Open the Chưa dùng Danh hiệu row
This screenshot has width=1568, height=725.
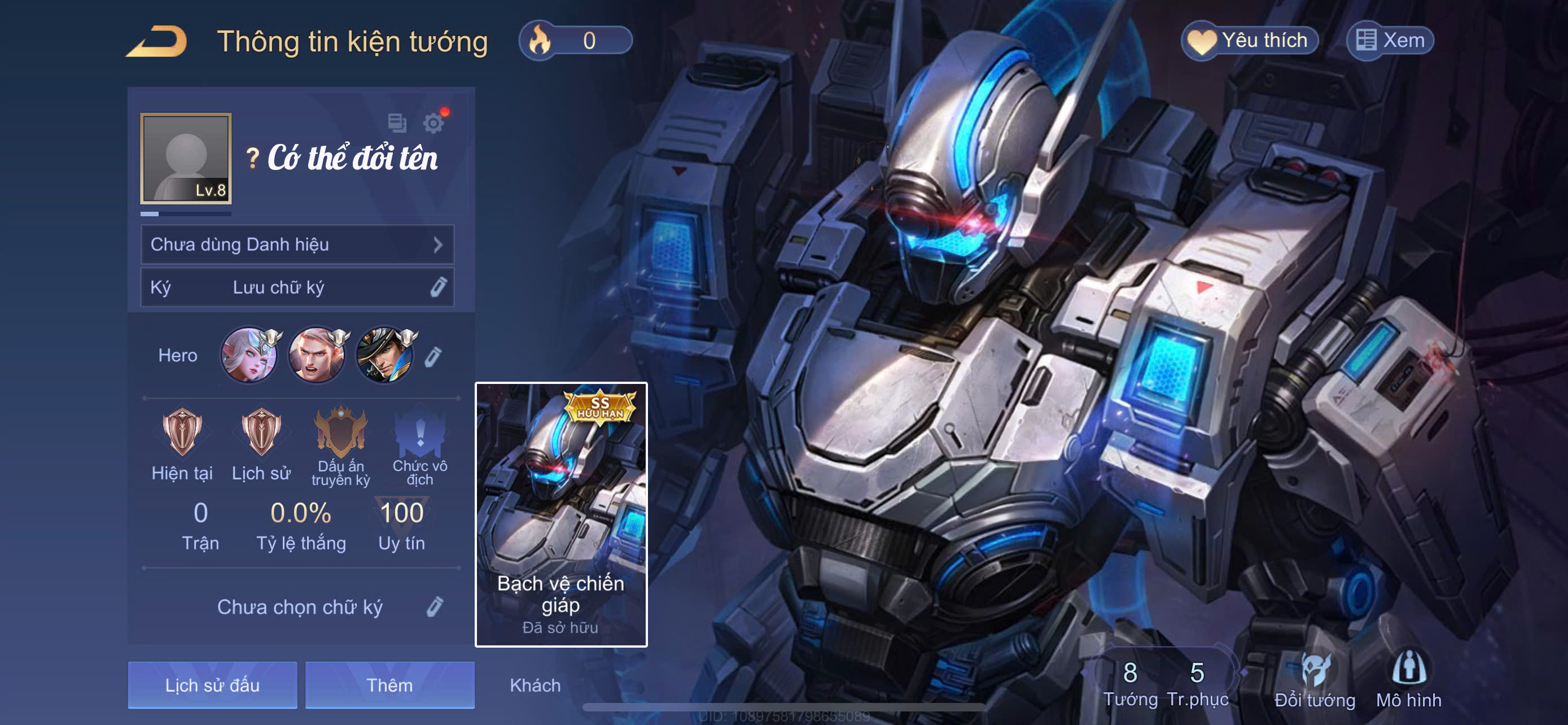pyautogui.click(x=297, y=244)
